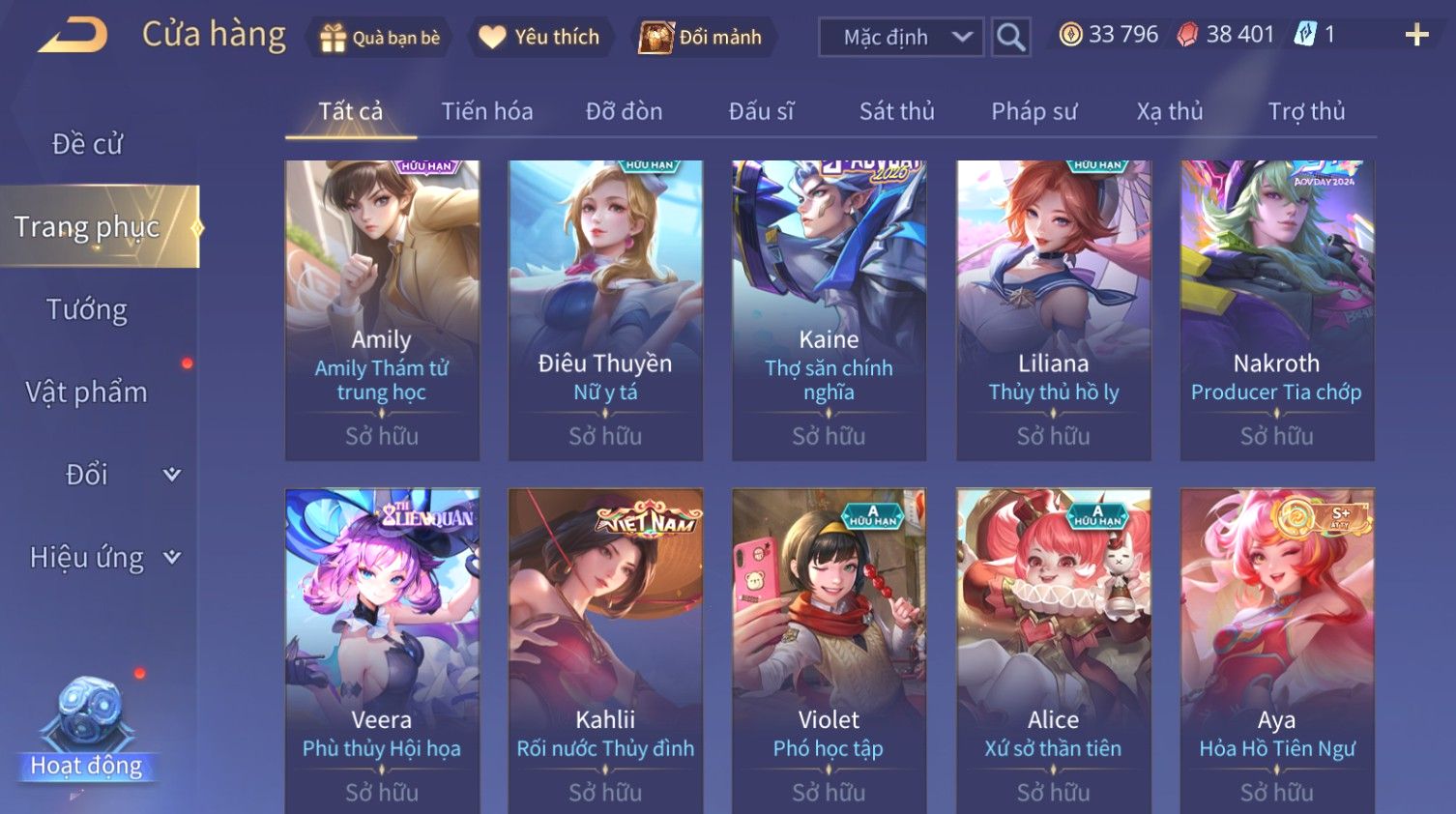Open the Vật phẩm items section

pos(87,392)
